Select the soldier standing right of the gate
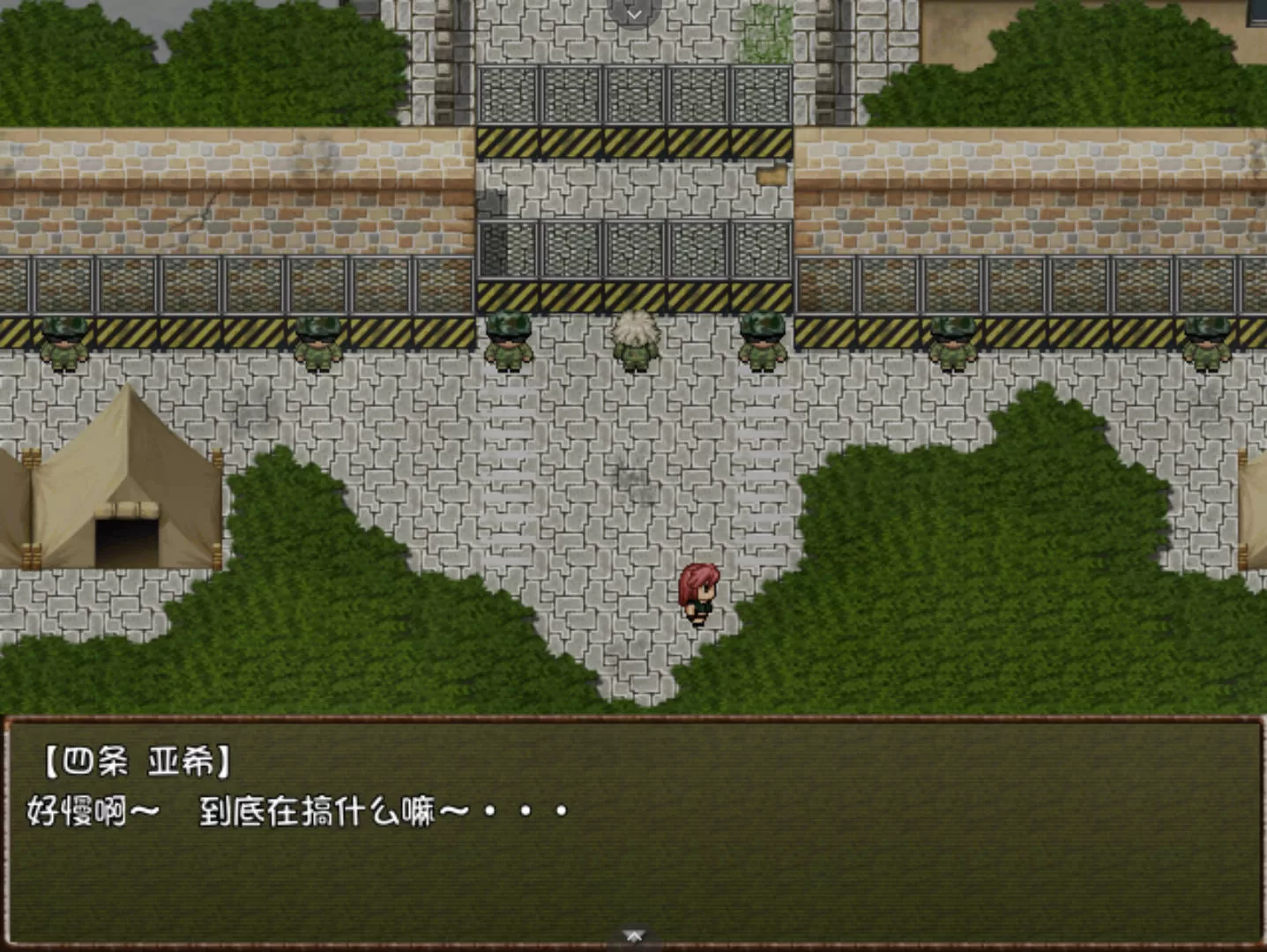Viewport: 1267px width, 952px height. tap(763, 344)
